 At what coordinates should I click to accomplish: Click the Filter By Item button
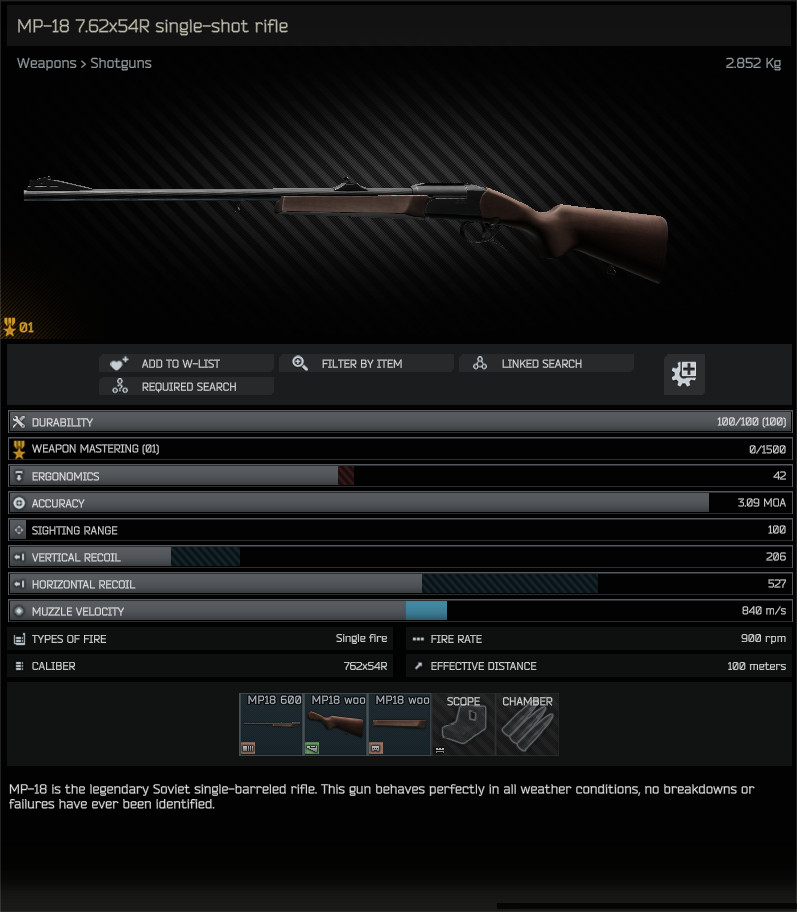pyautogui.click(x=365, y=364)
